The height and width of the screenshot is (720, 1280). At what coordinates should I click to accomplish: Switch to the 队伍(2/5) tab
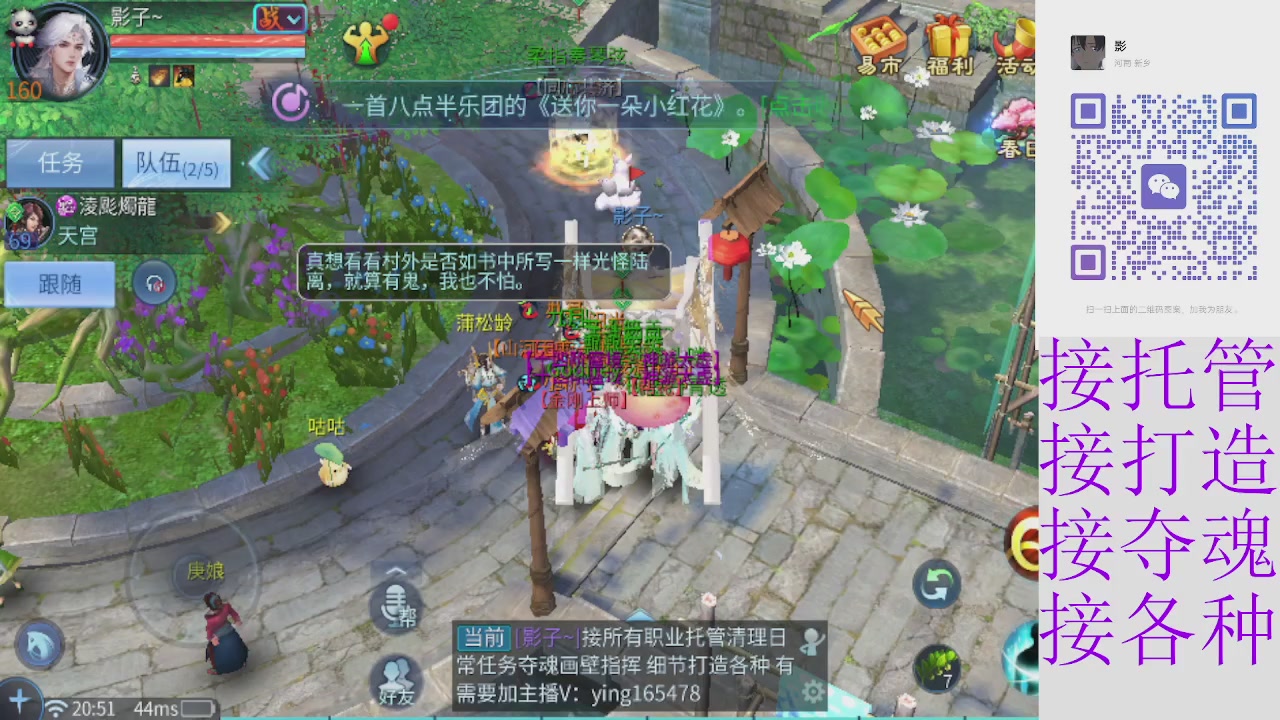click(x=176, y=163)
